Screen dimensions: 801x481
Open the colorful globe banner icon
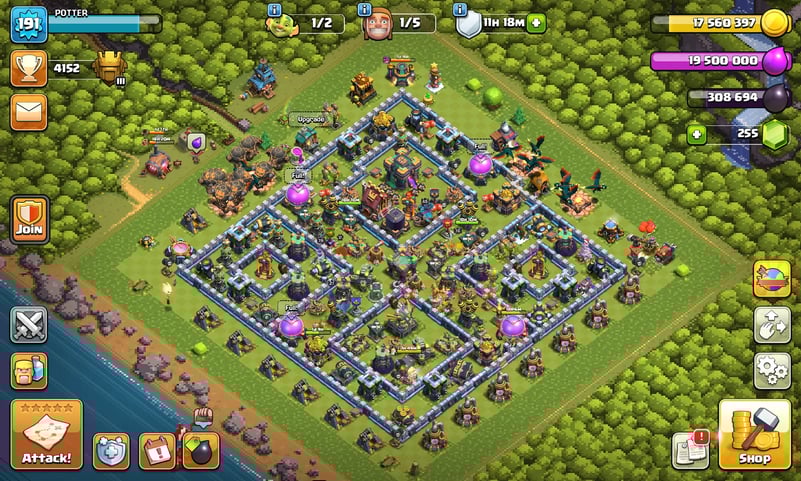pos(772,278)
